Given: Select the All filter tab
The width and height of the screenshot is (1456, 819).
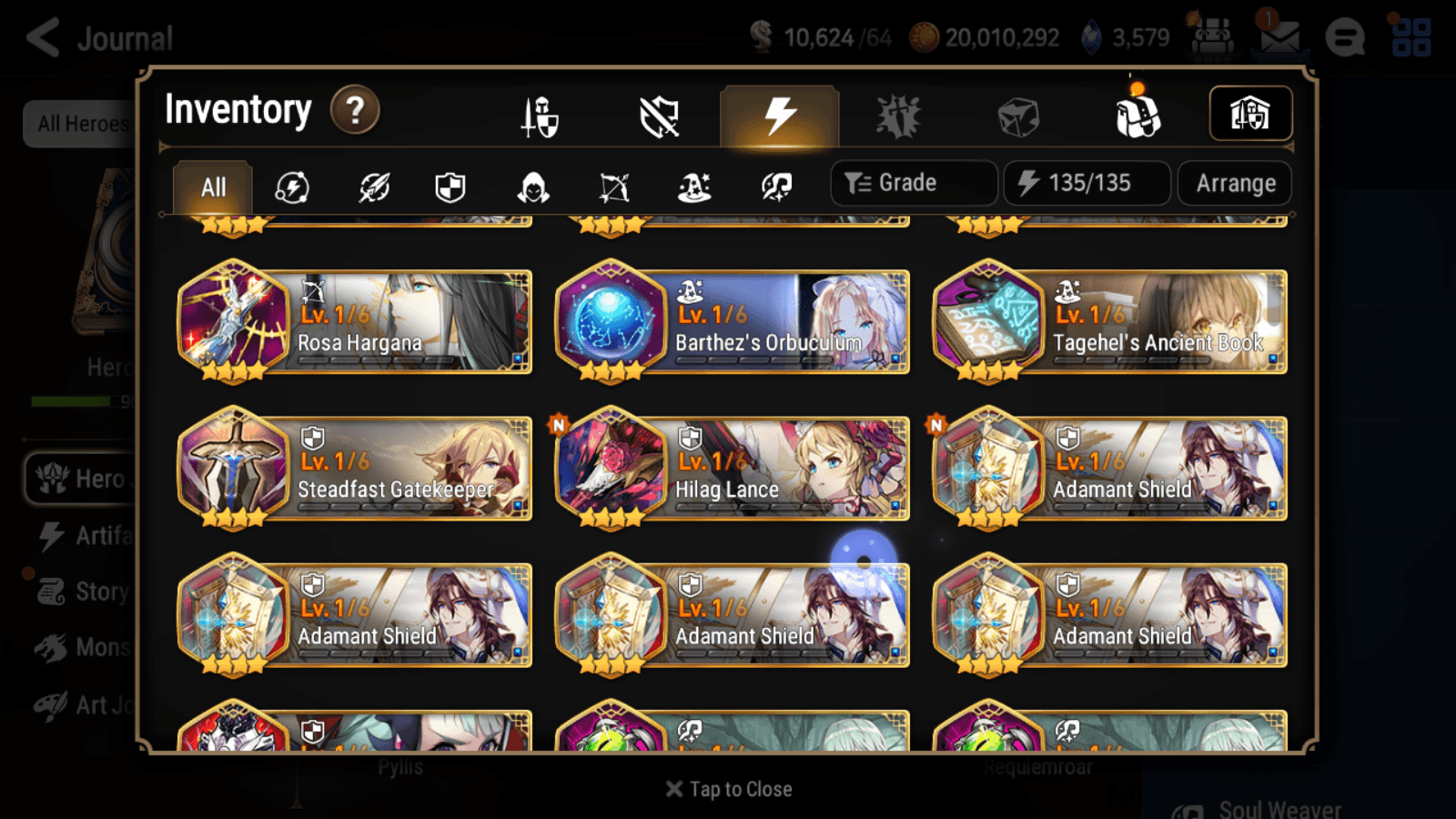Looking at the screenshot, I should [212, 187].
